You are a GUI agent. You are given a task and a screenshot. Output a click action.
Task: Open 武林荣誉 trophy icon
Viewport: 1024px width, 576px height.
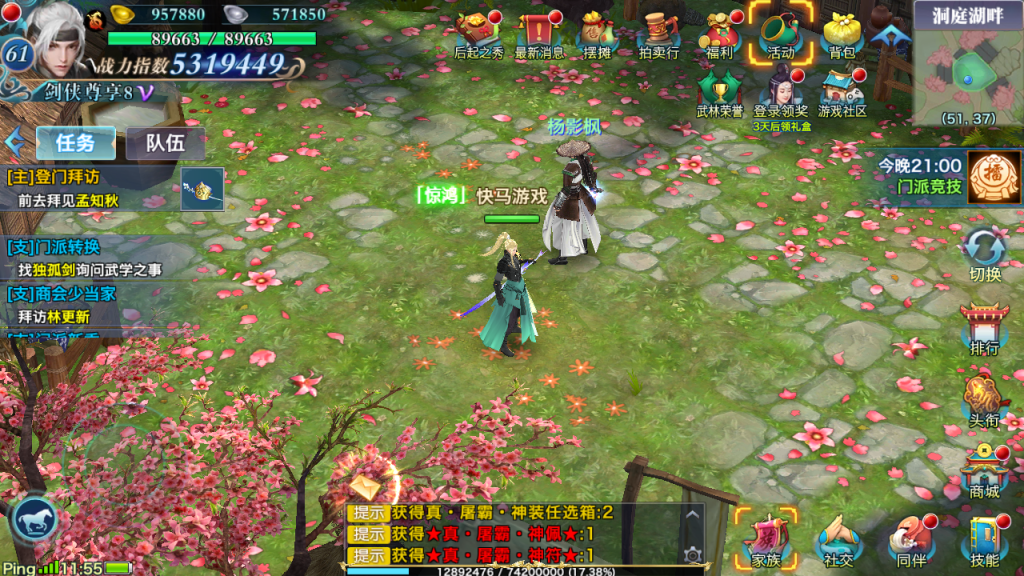pos(720,92)
